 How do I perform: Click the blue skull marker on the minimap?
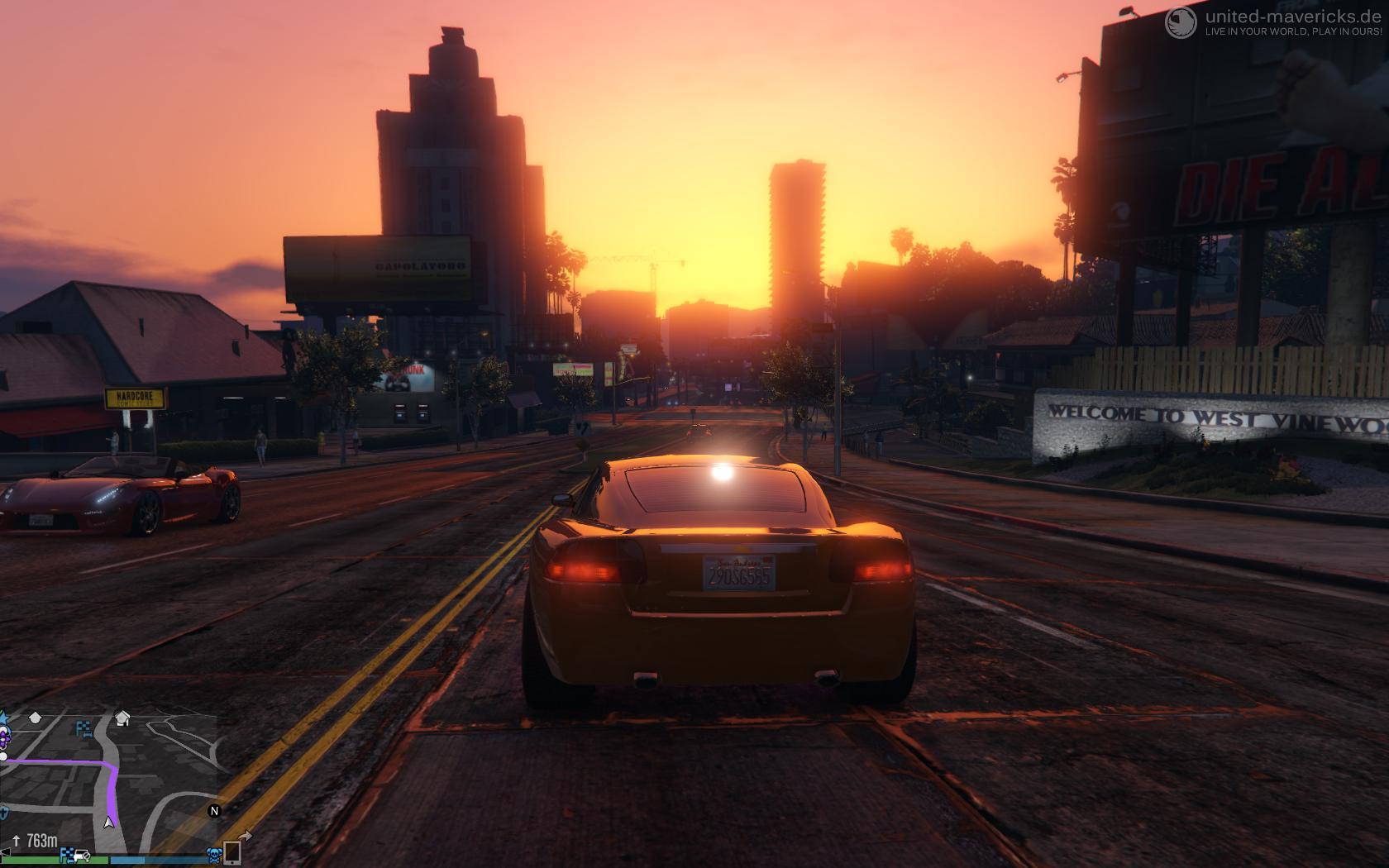[213, 855]
